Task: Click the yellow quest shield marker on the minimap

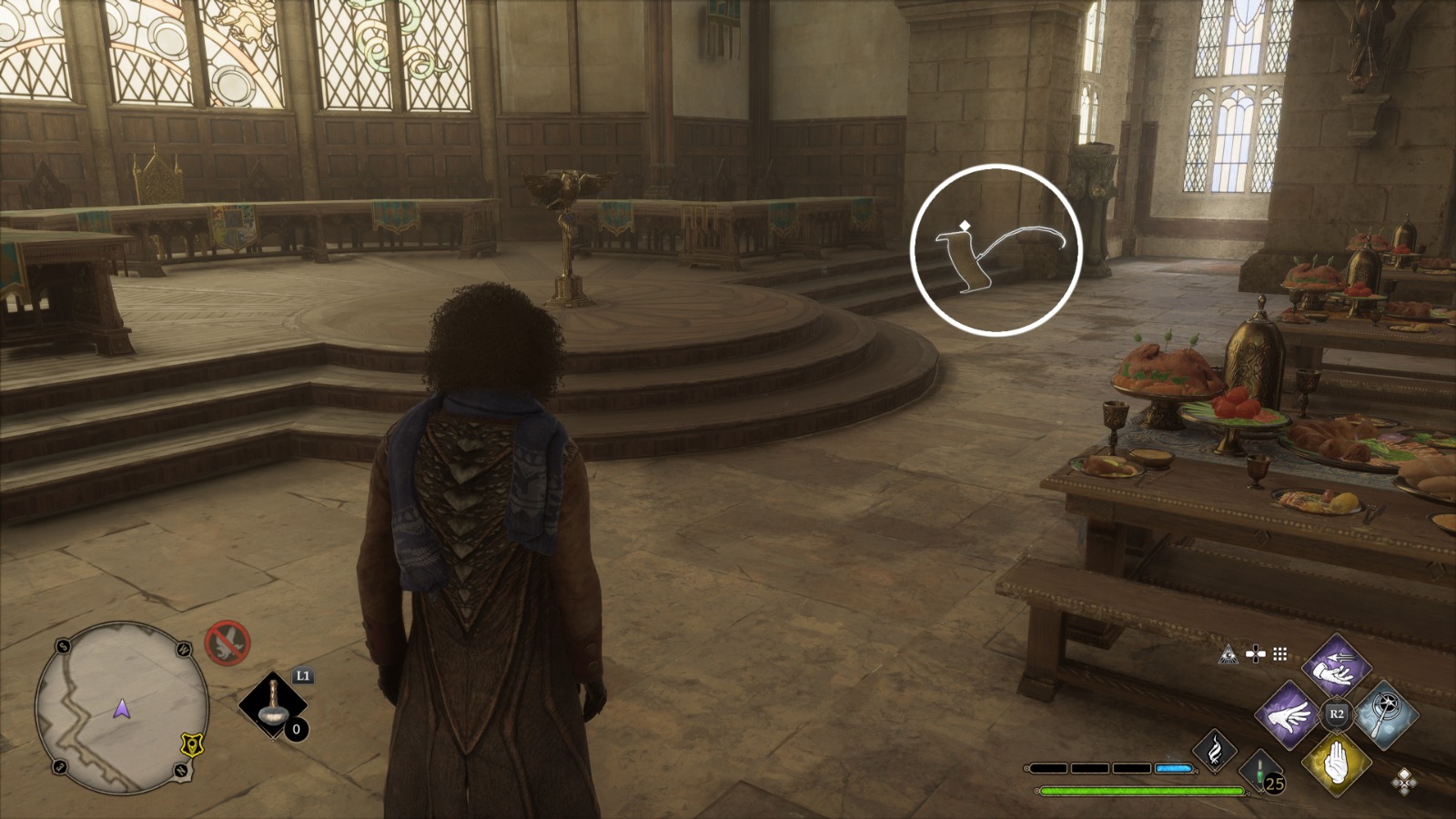Action: [x=192, y=744]
